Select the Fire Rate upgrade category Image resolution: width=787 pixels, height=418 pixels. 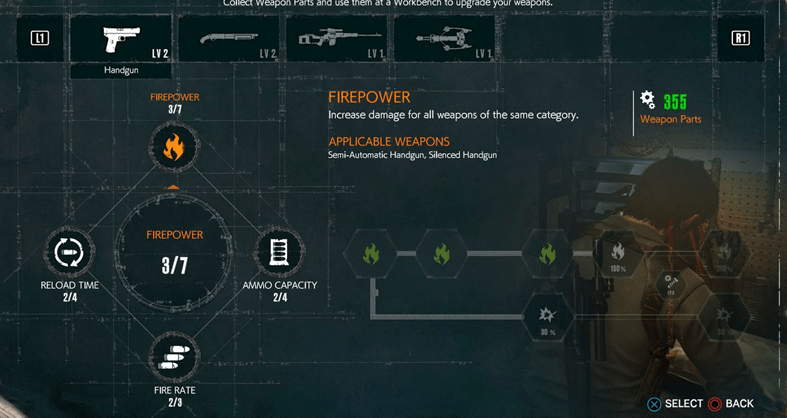174,356
